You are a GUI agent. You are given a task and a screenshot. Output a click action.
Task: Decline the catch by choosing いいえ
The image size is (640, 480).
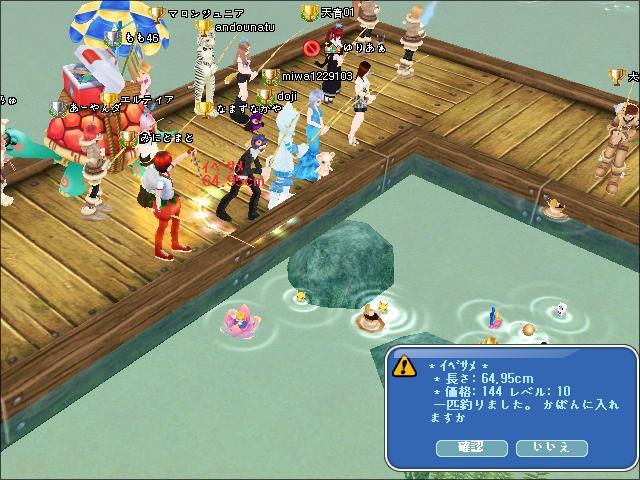(551, 448)
